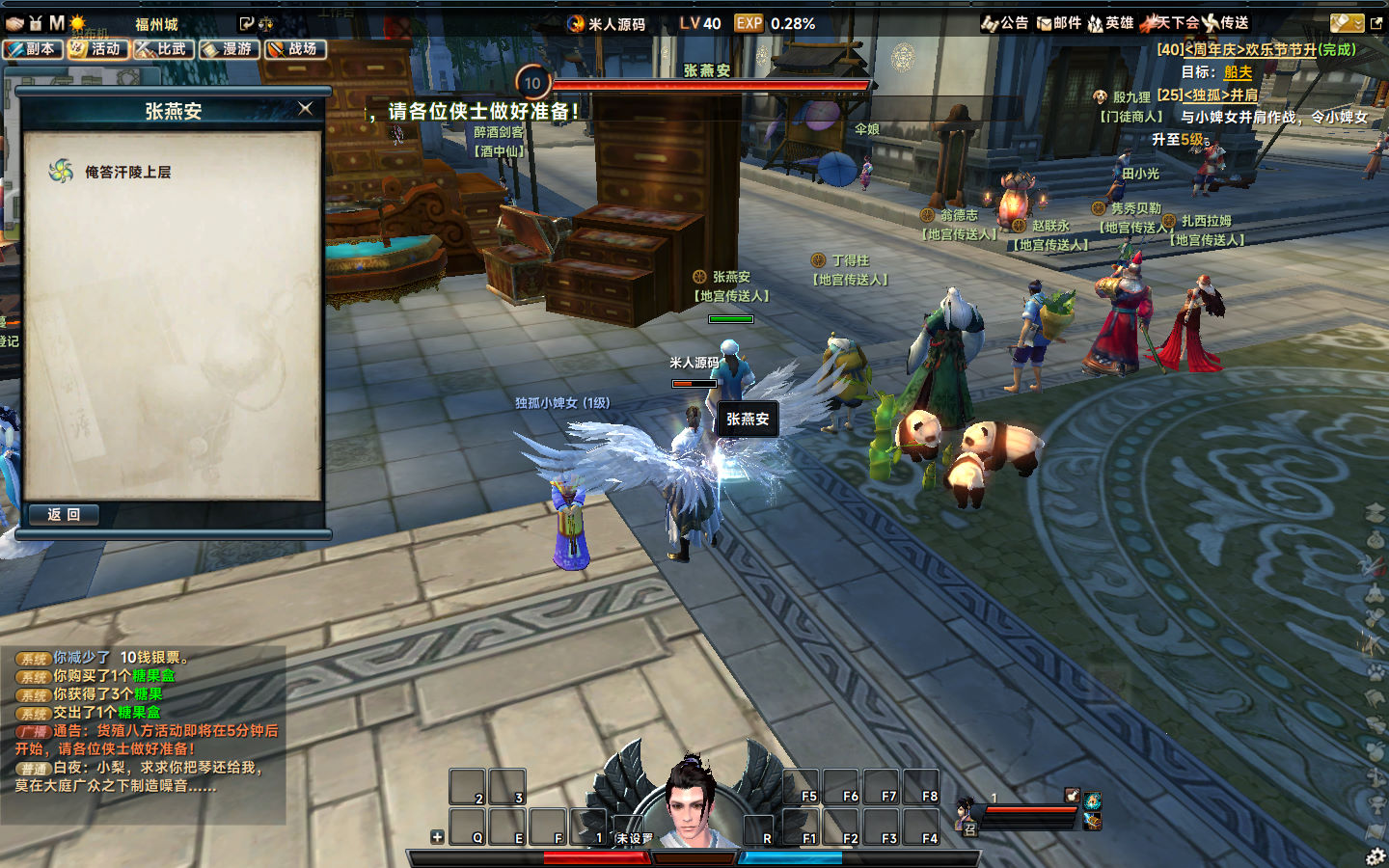Click the handshake icon in top bar
Image resolution: width=1389 pixels, height=868 pixels.
point(14,23)
